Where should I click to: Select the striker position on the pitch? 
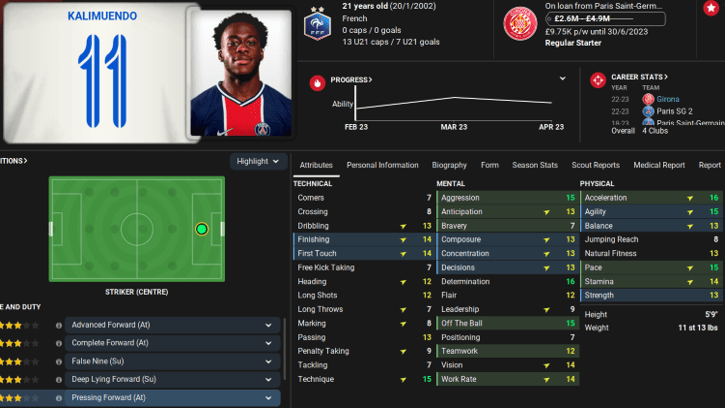point(202,229)
